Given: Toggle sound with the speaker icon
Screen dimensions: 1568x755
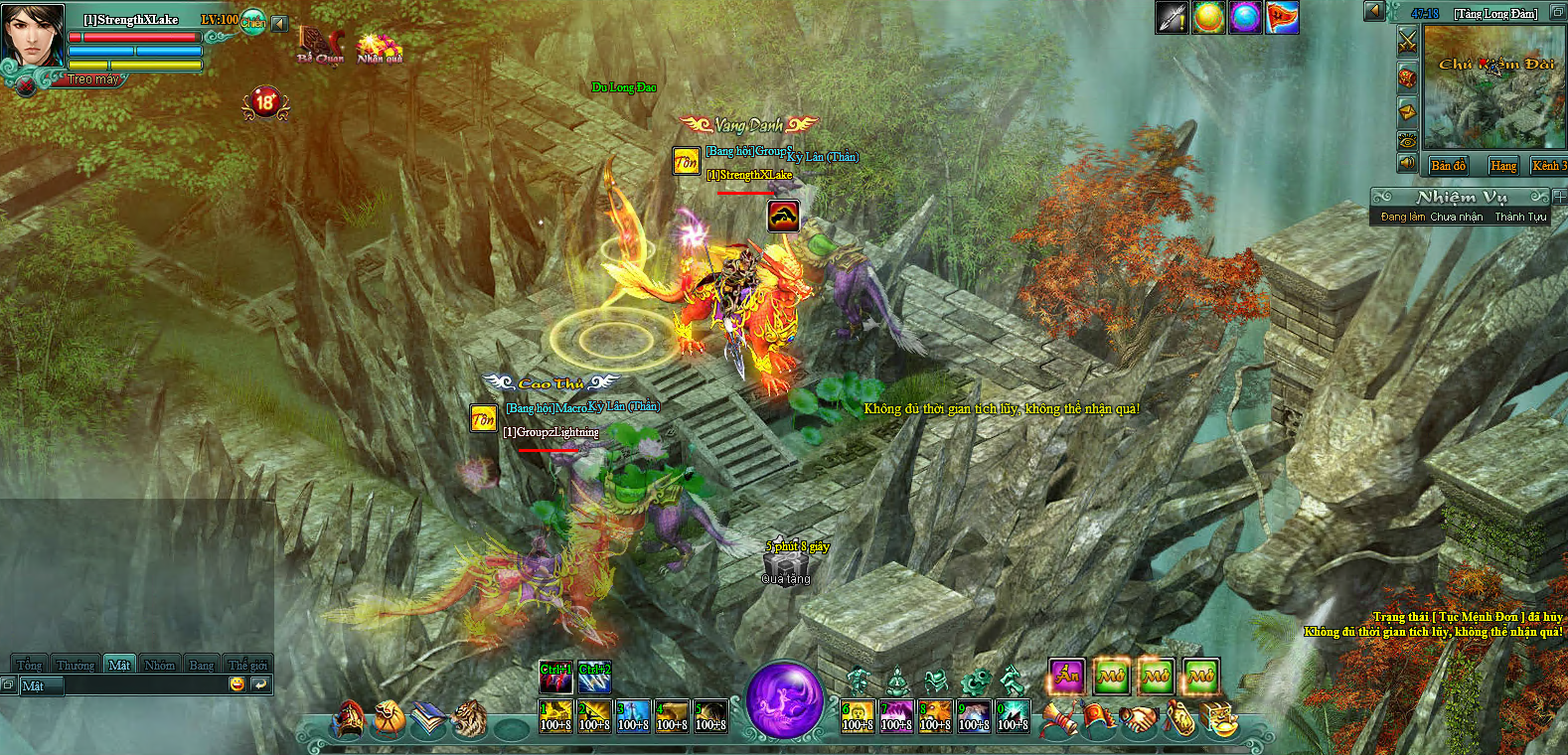Looking at the screenshot, I should pos(1407,164).
